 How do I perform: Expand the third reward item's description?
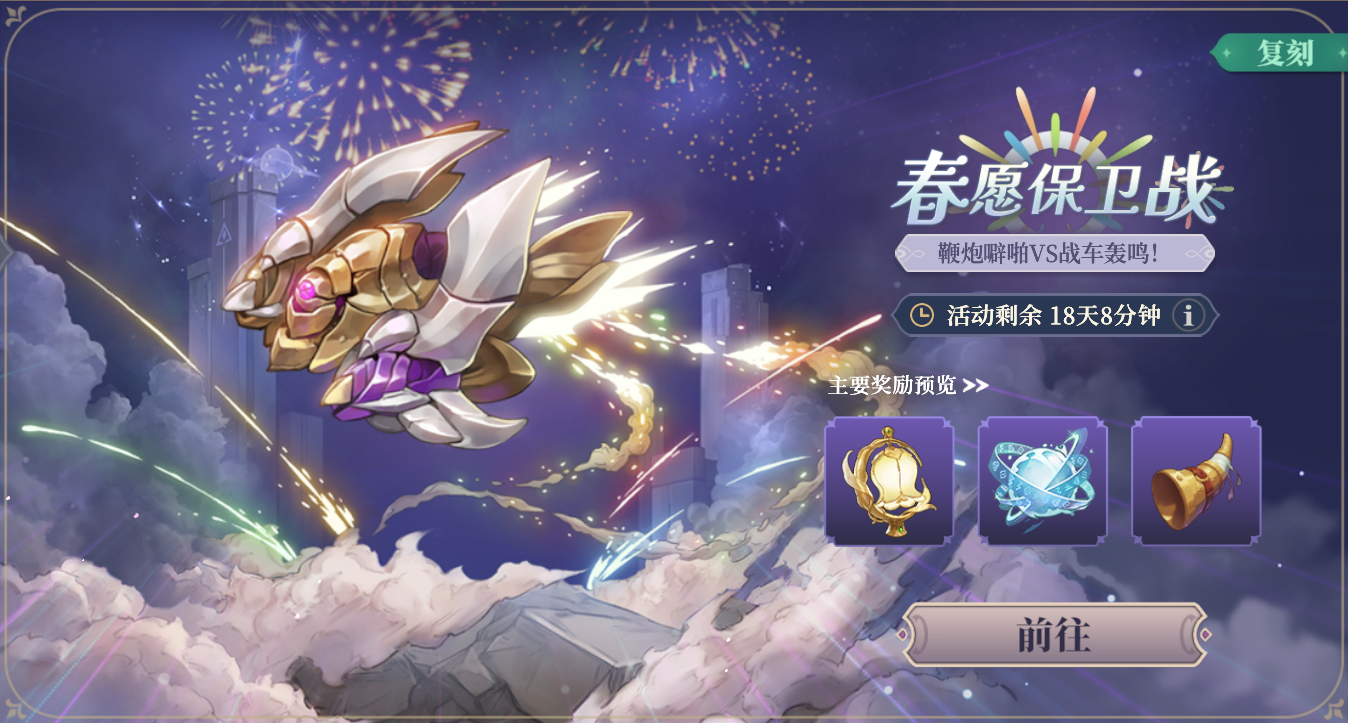(x=1196, y=482)
